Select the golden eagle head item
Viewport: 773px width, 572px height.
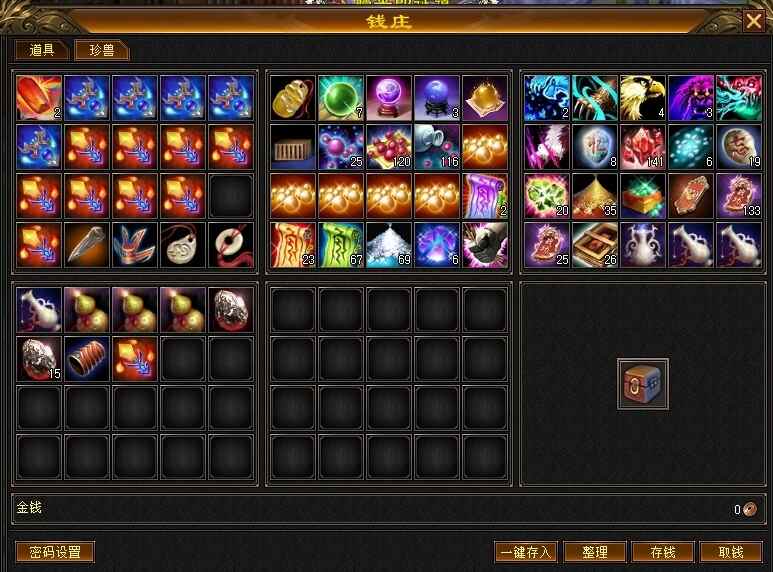[643, 98]
